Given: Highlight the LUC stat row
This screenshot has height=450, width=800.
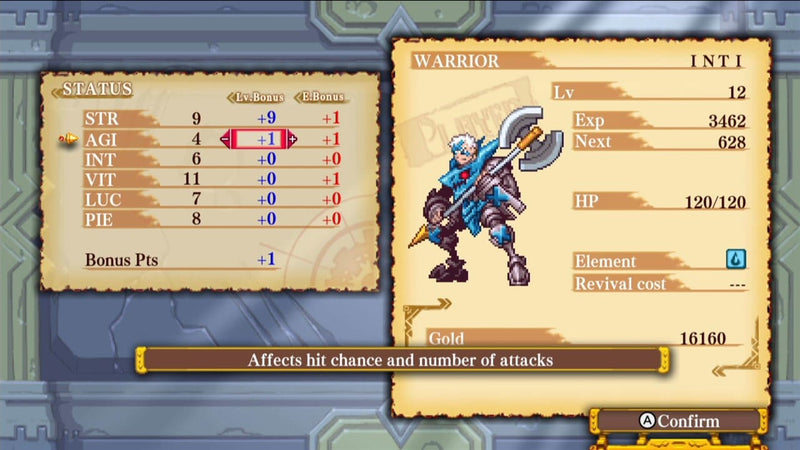Looking at the screenshot, I should [x=100, y=199].
